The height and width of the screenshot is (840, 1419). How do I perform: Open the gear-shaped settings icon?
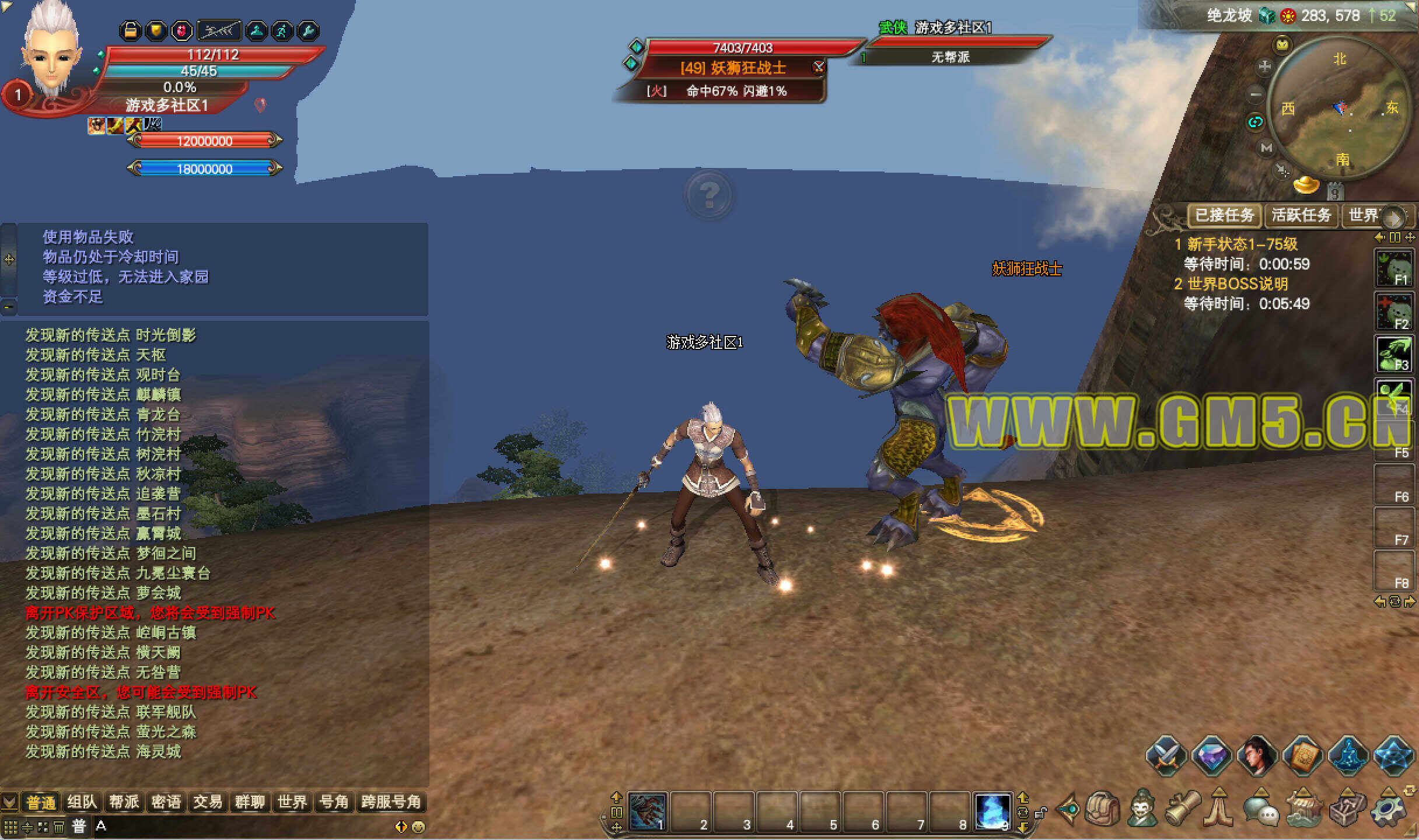coord(1389,810)
